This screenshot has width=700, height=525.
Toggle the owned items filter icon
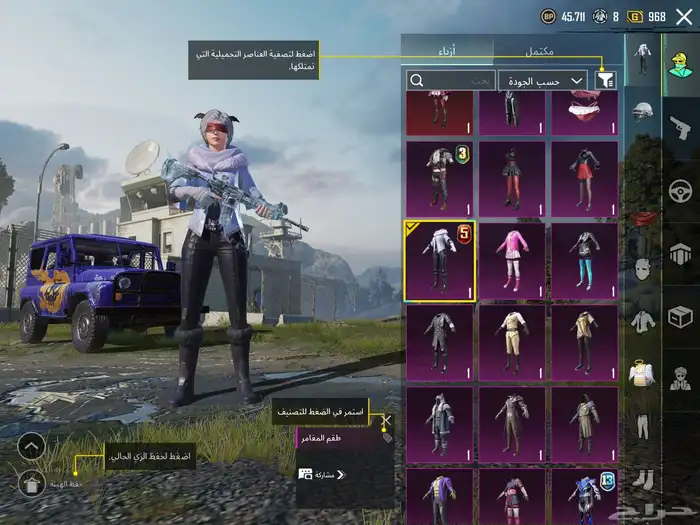pos(605,80)
